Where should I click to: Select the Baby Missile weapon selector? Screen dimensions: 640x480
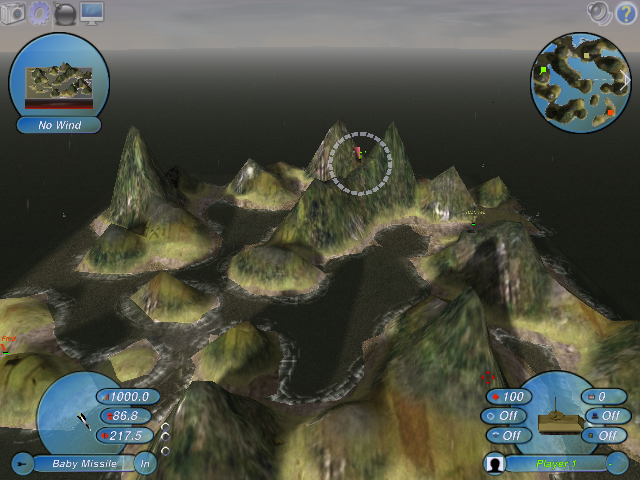84,463
